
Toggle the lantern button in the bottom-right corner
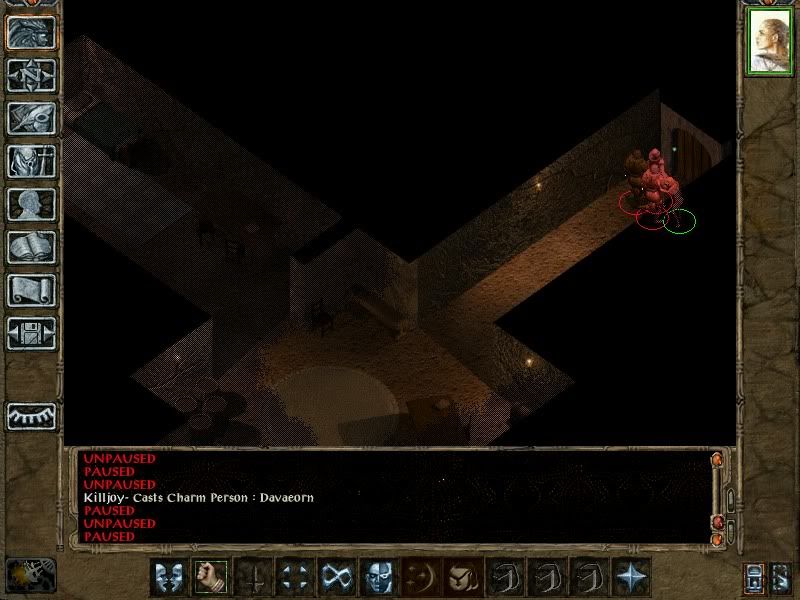pyautogui.click(x=754, y=577)
